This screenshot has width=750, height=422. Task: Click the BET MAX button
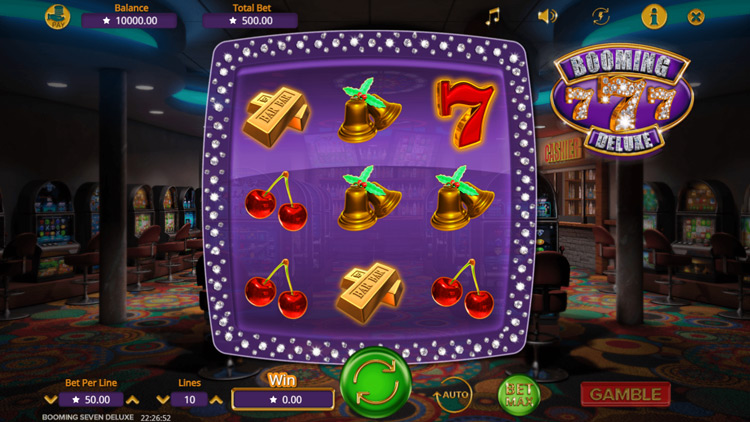[x=520, y=394]
